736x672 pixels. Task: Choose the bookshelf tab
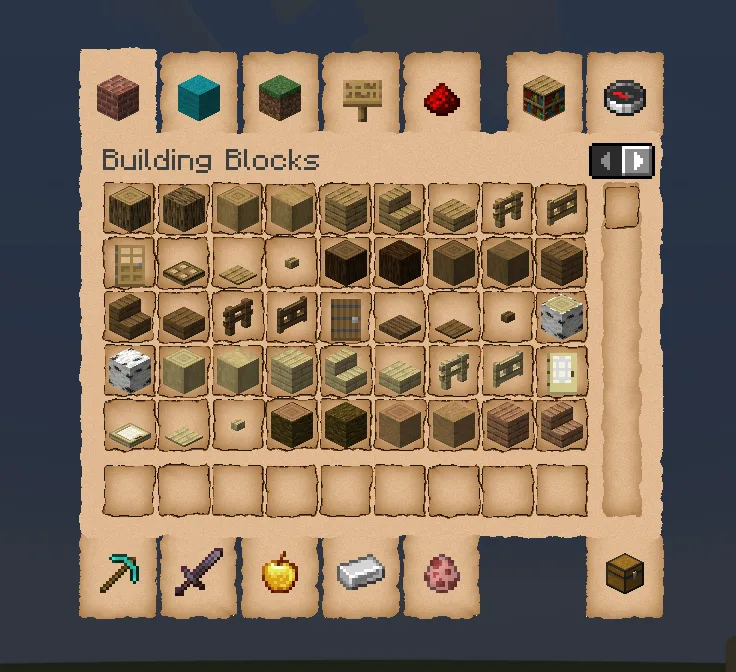(544, 98)
